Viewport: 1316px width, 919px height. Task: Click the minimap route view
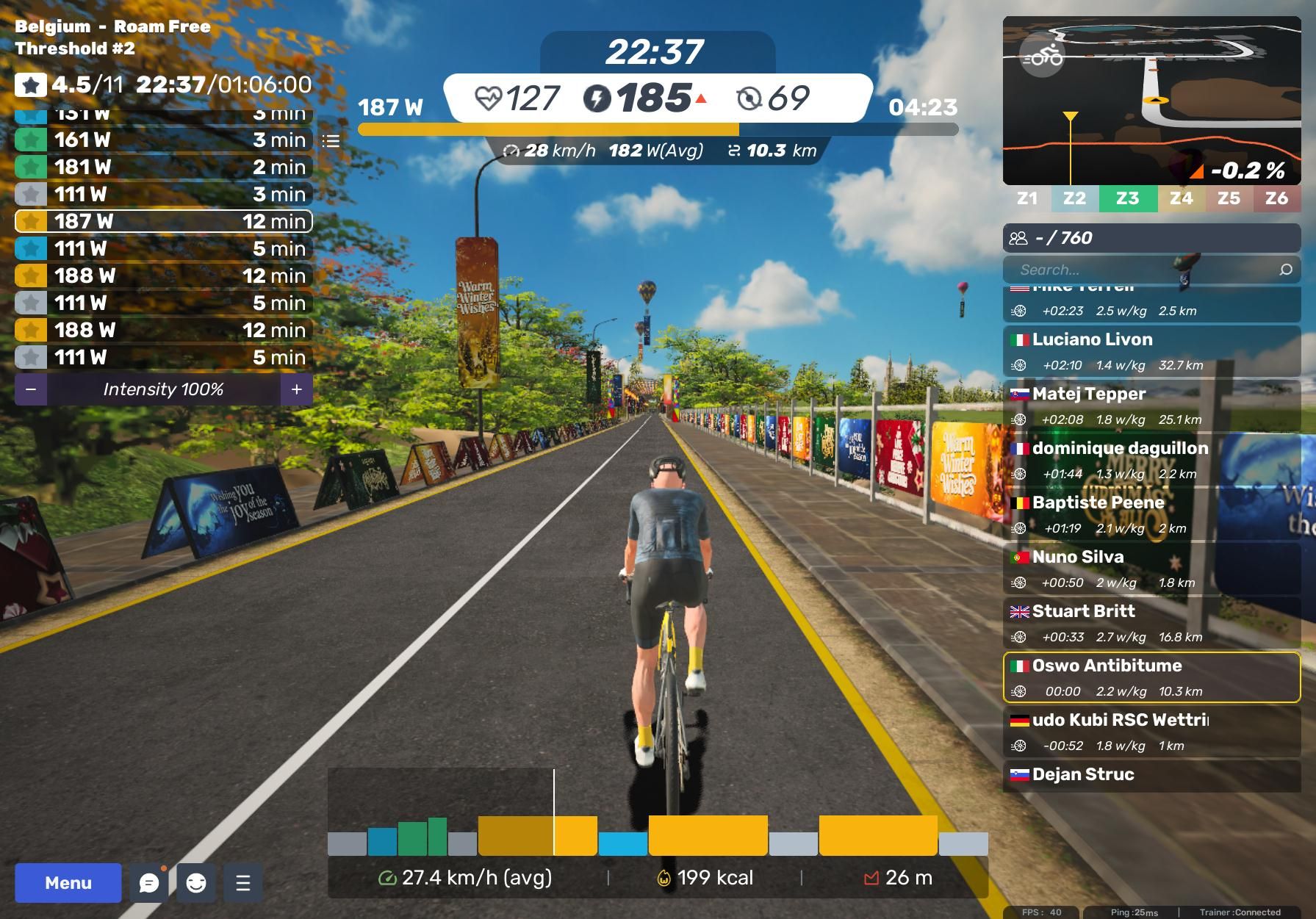(x=1151, y=101)
